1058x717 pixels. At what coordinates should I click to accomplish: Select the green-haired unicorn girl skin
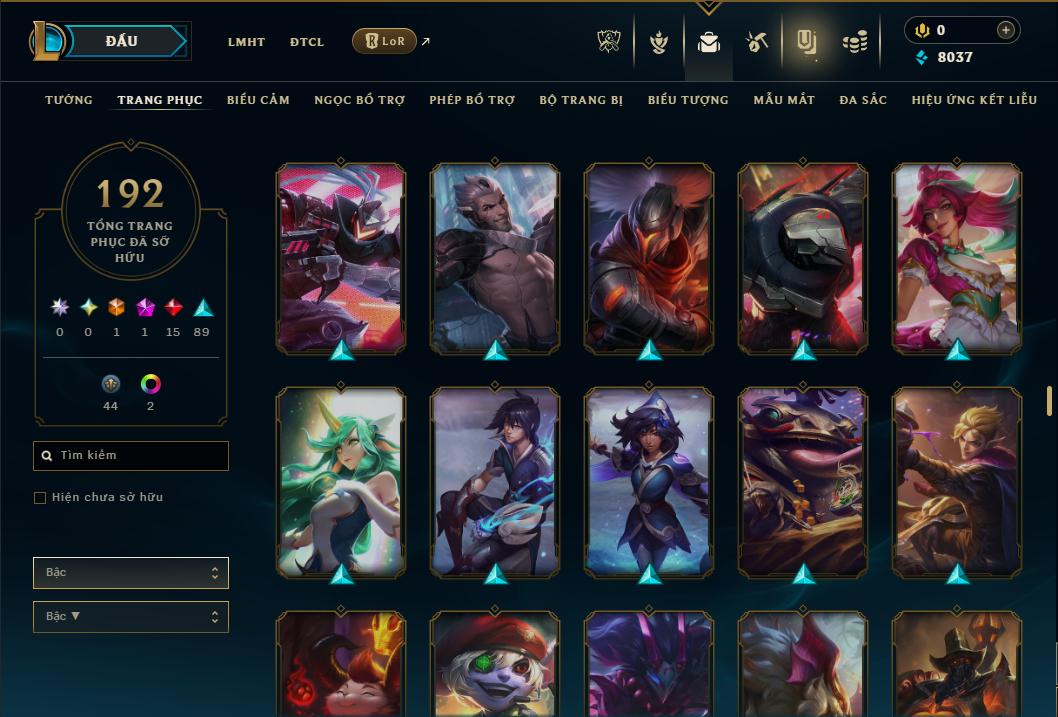click(x=341, y=480)
